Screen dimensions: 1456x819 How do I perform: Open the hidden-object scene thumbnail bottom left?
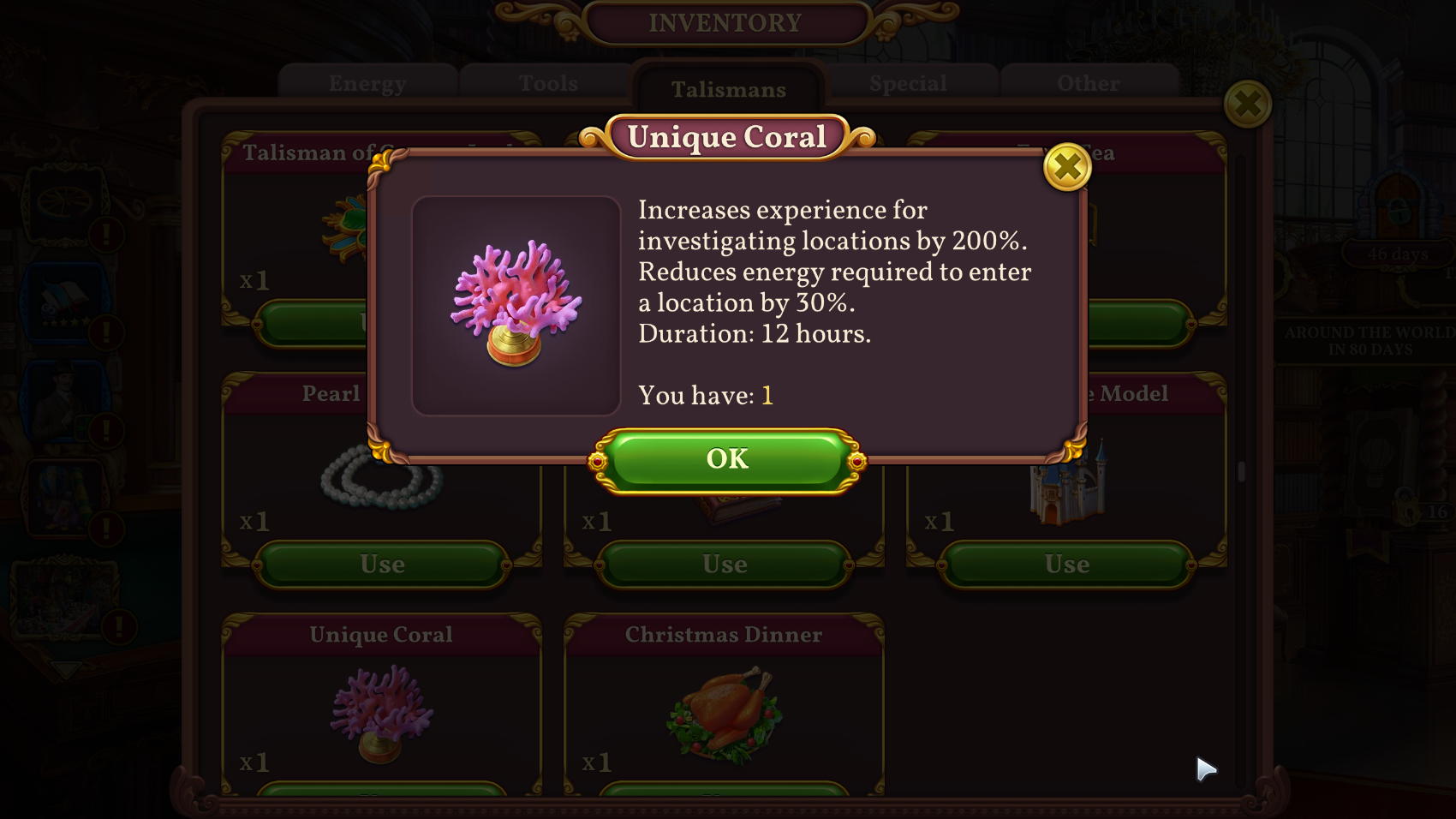[x=64, y=601]
